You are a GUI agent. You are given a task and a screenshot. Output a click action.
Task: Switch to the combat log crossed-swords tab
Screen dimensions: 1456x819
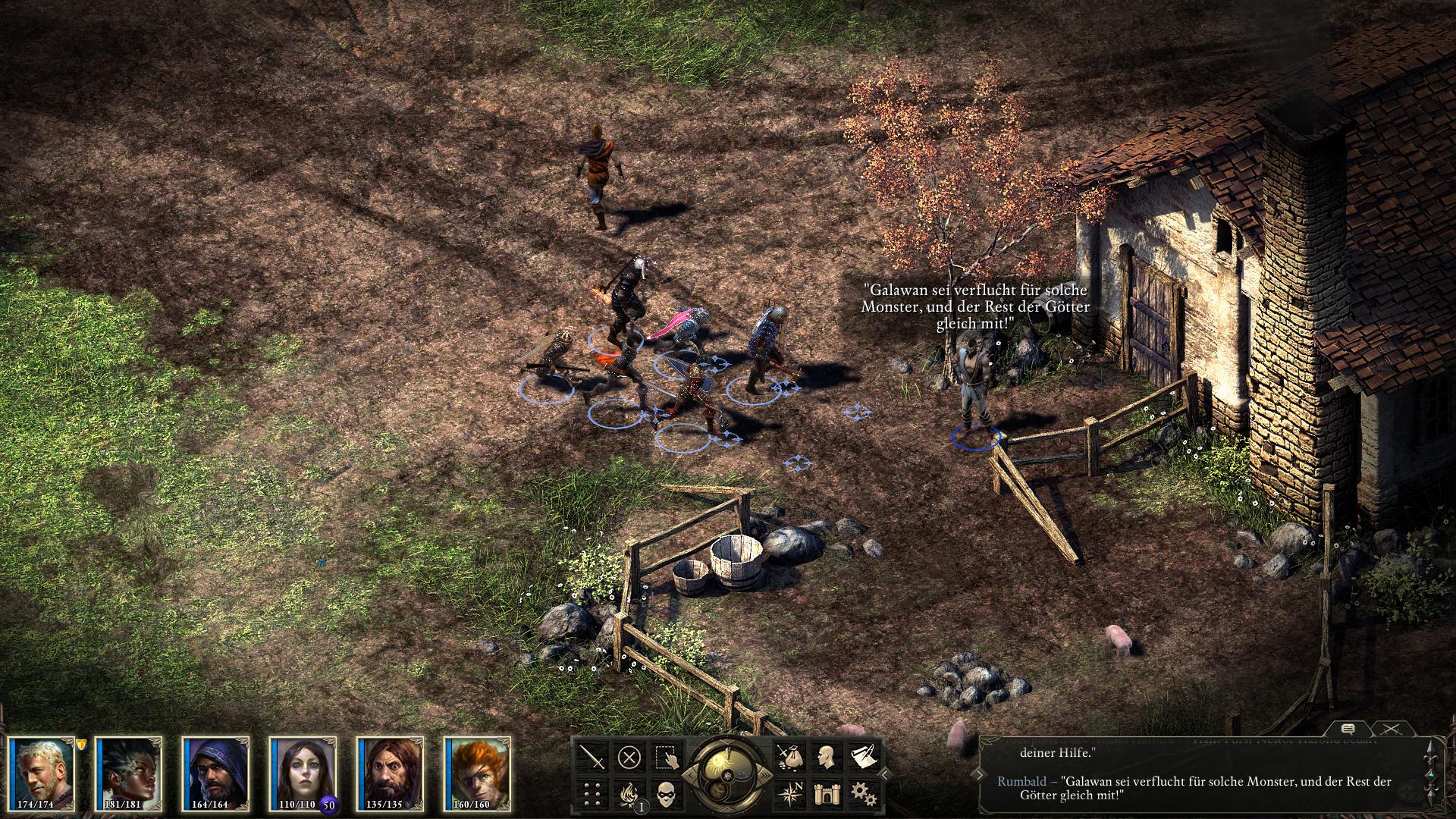(1390, 729)
